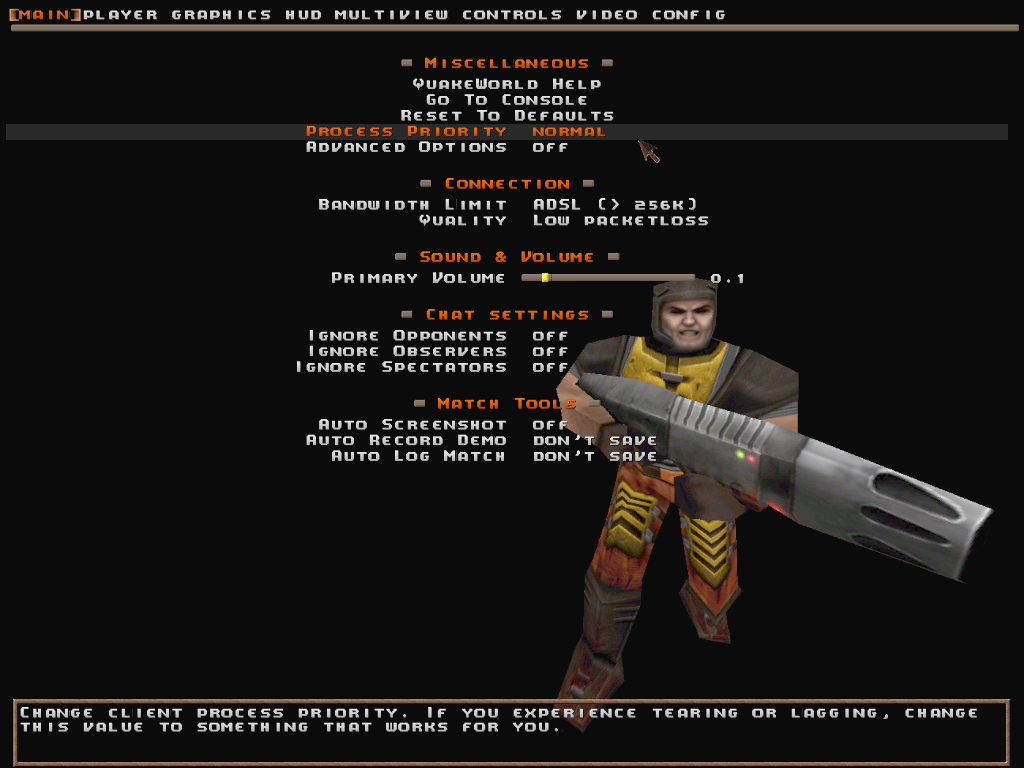Go to the Controls tab
Screen dimensions: 1024x768
(512, 15)
